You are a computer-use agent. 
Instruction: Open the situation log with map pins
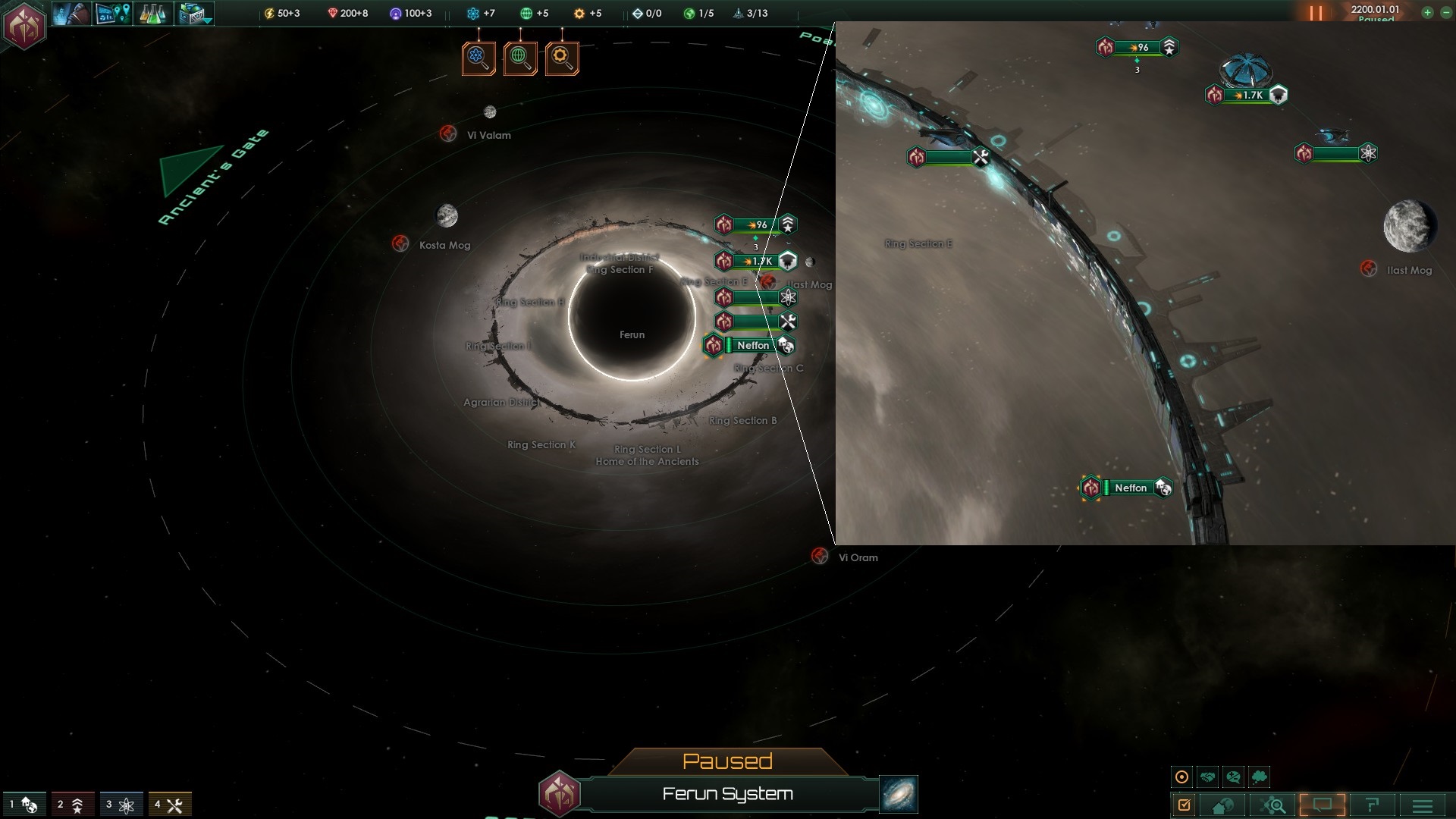pos(112,14)
